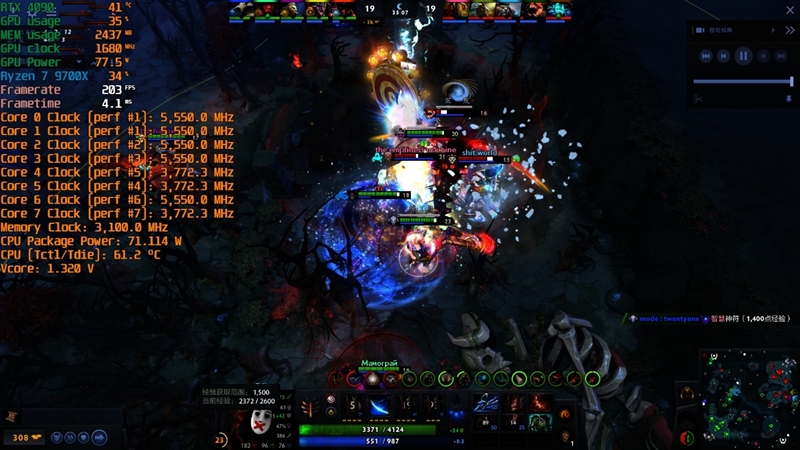800x450 pixels.
Task: Use the blue blade item slot
Action: pos(488,402)
